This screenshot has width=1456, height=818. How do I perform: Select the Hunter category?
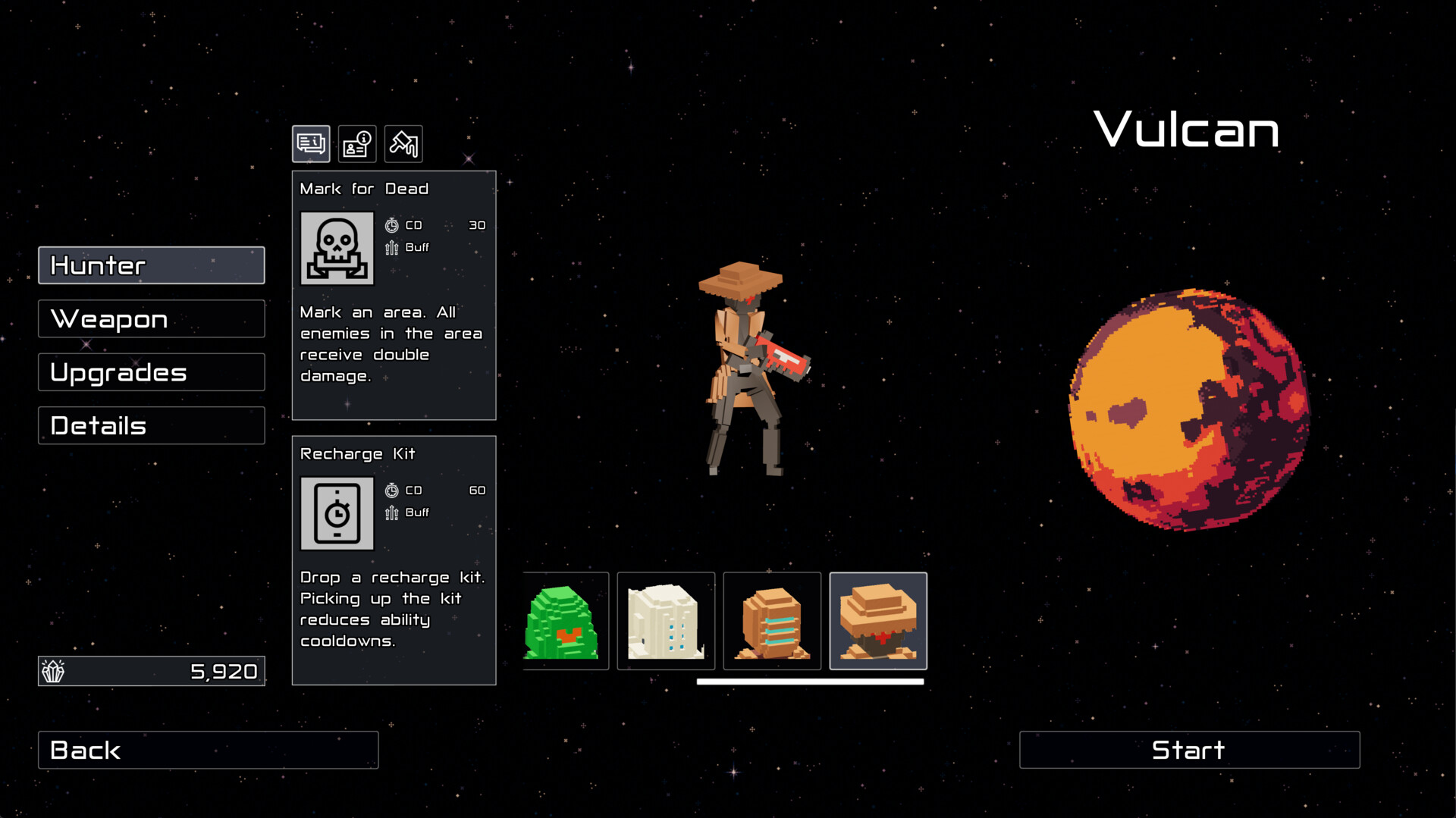pyautogui.click(x=151, y=265)
